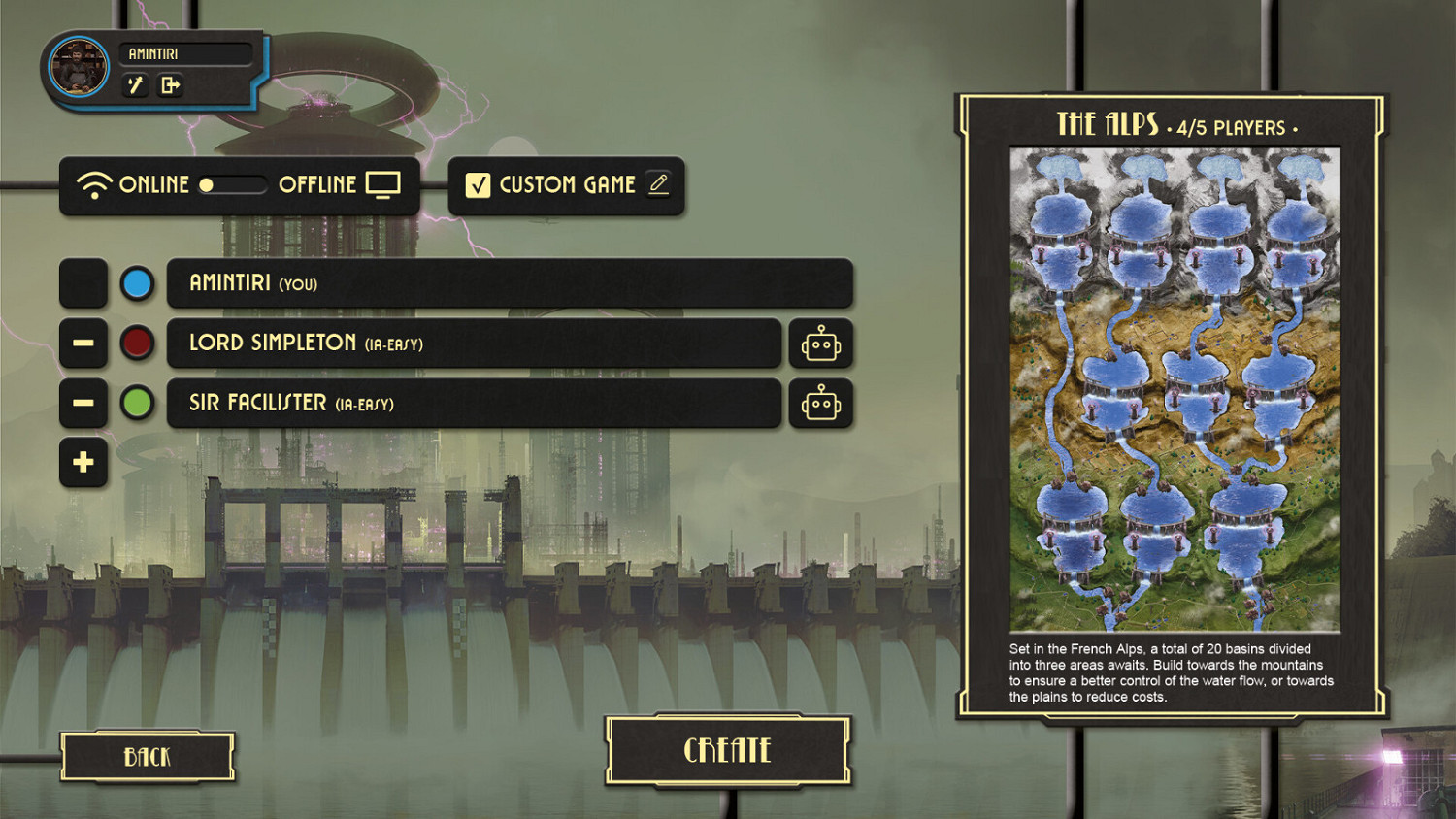Click Back to return to the previous screen

click(x=147, y=755)
